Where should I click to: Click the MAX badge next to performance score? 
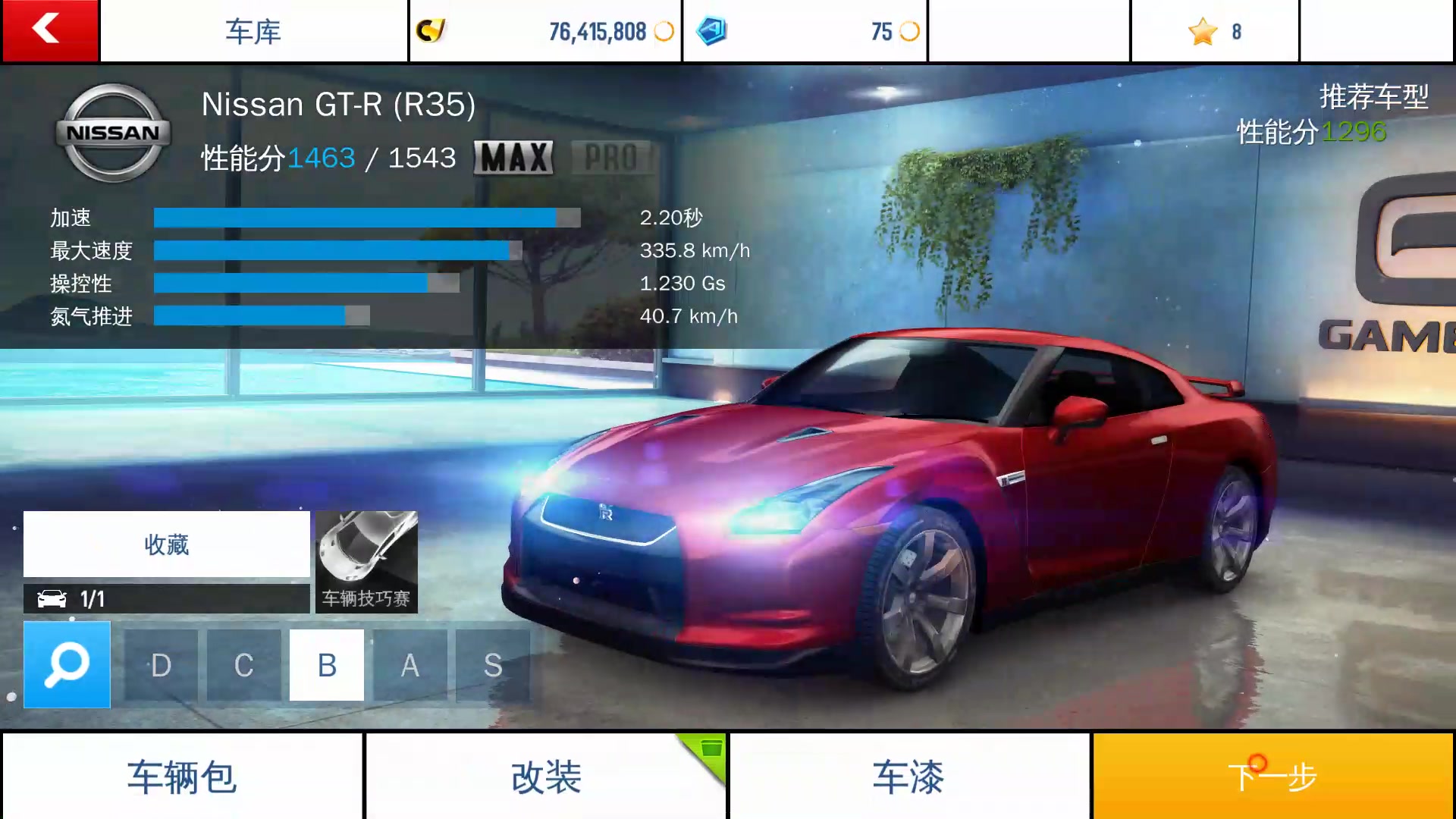(514, 157)
